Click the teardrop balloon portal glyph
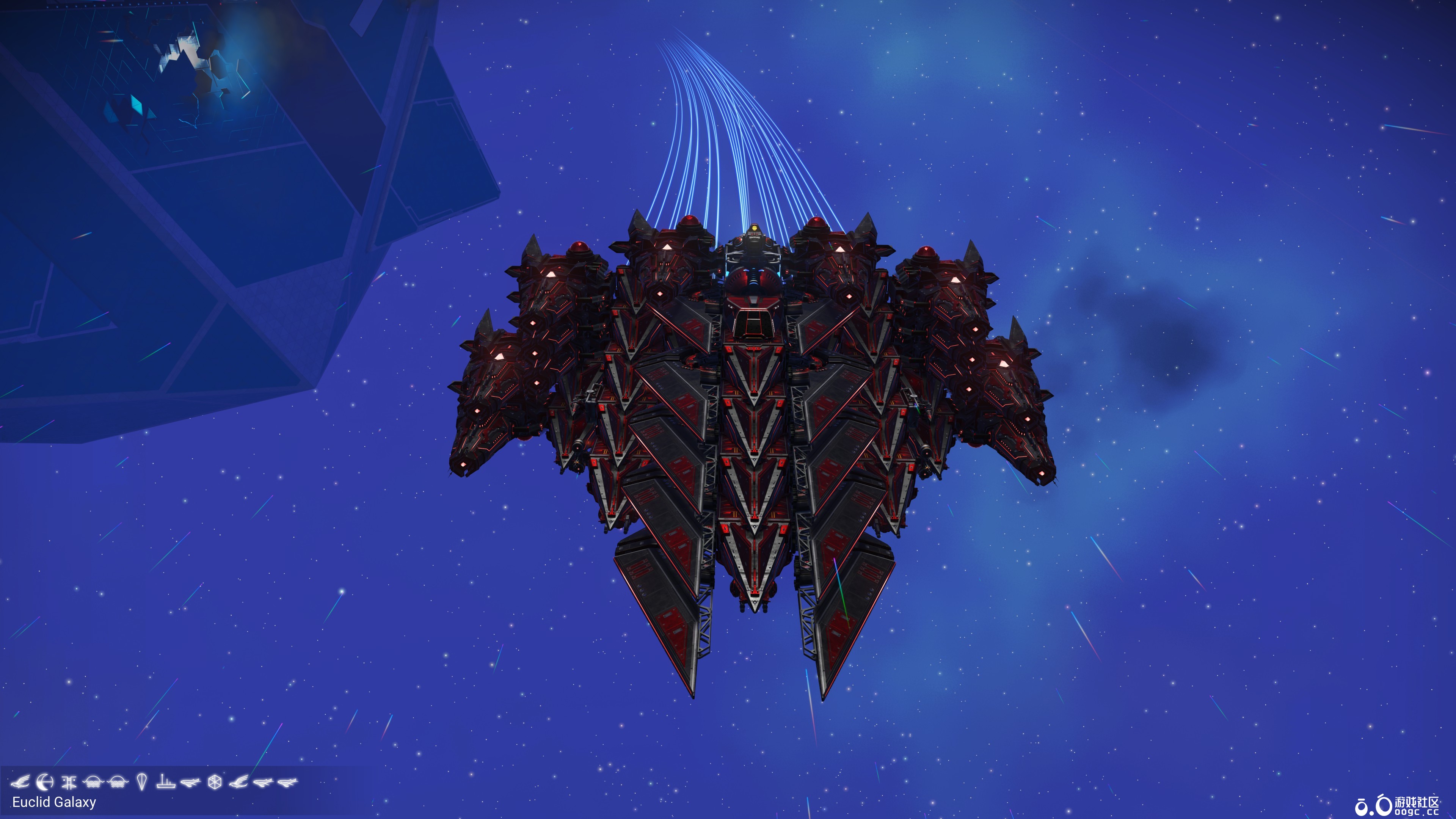 (x=141, y=782)
